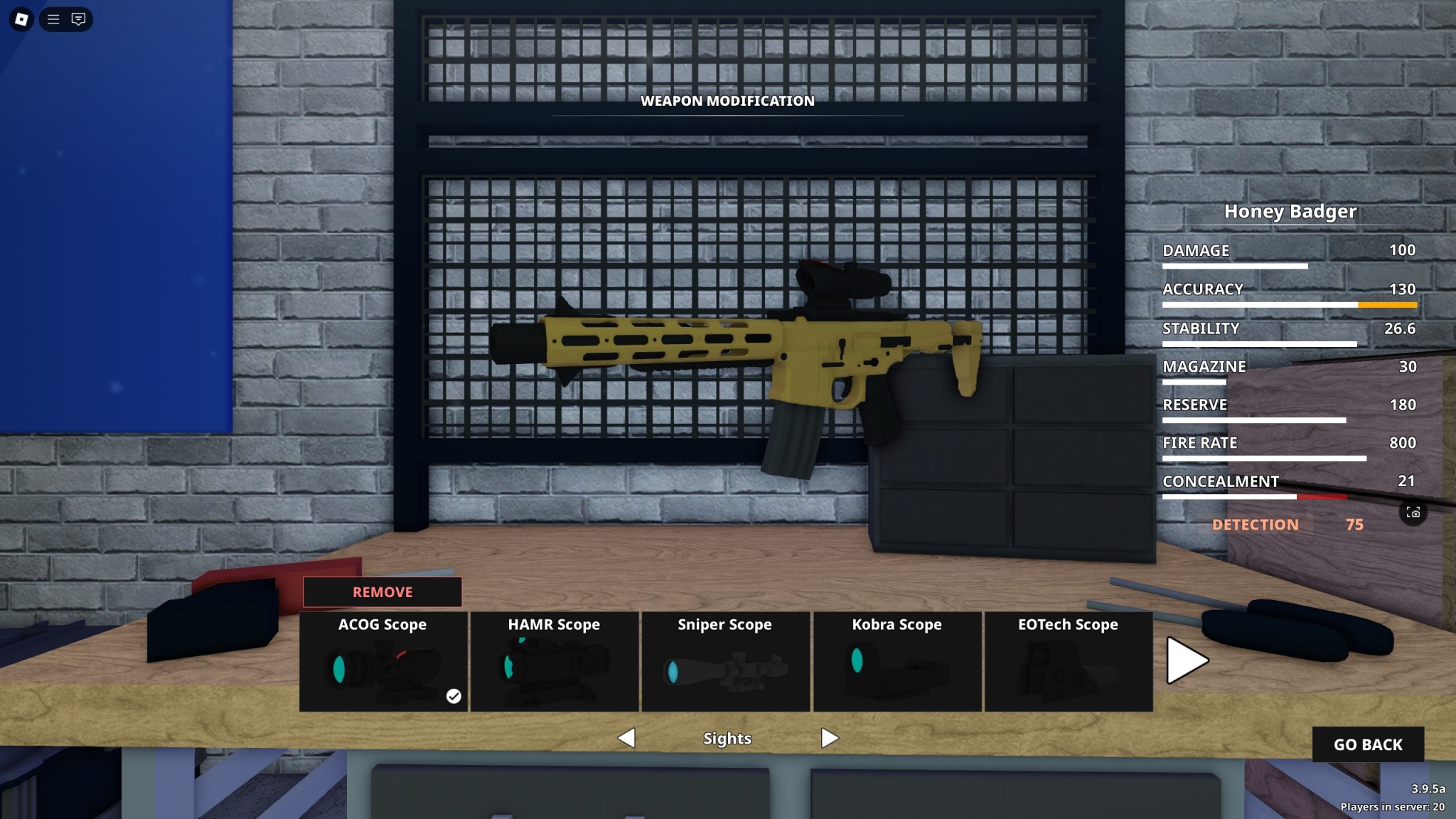
Task: Switch to next attachment category arrow
Action: 828,738
